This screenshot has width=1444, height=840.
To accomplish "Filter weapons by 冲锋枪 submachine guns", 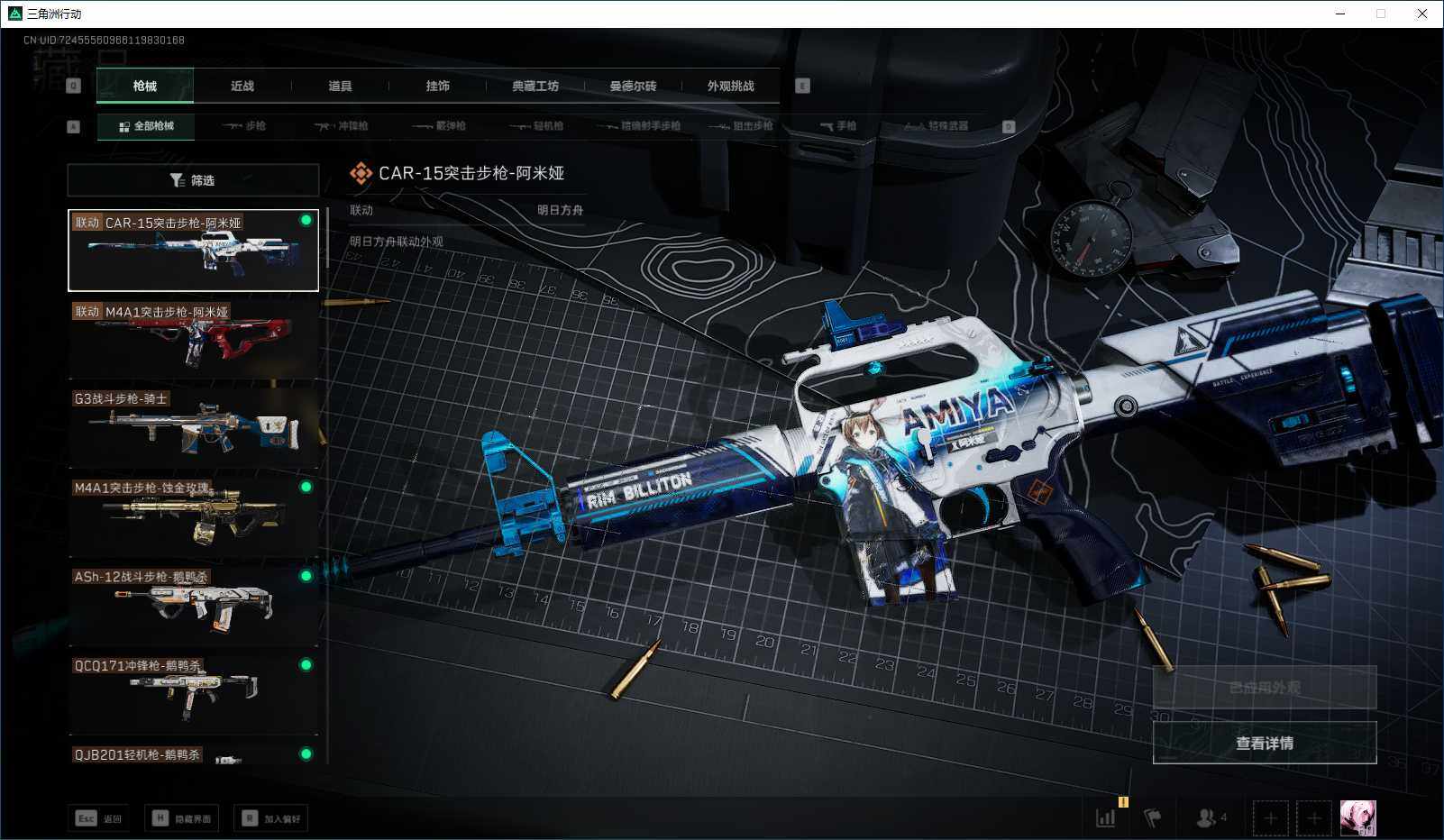I will (342, 126).
